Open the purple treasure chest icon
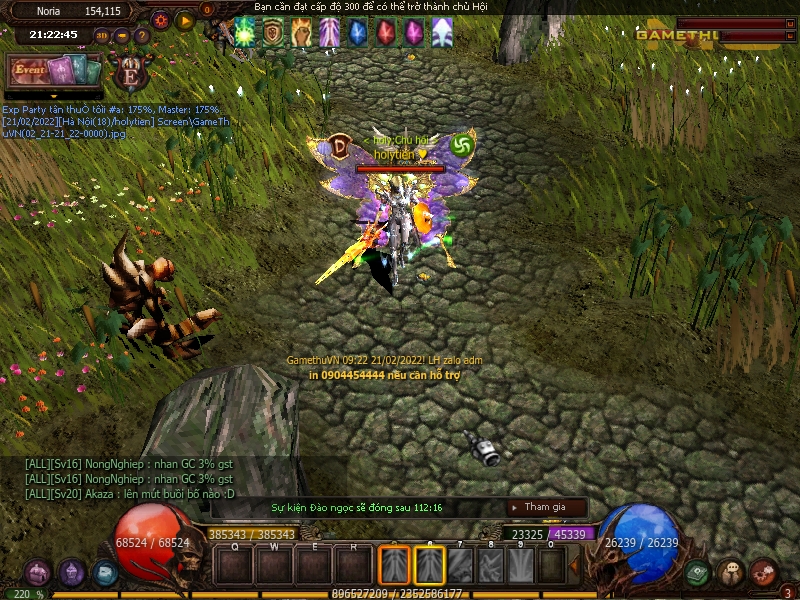 (x=38, y=573)
